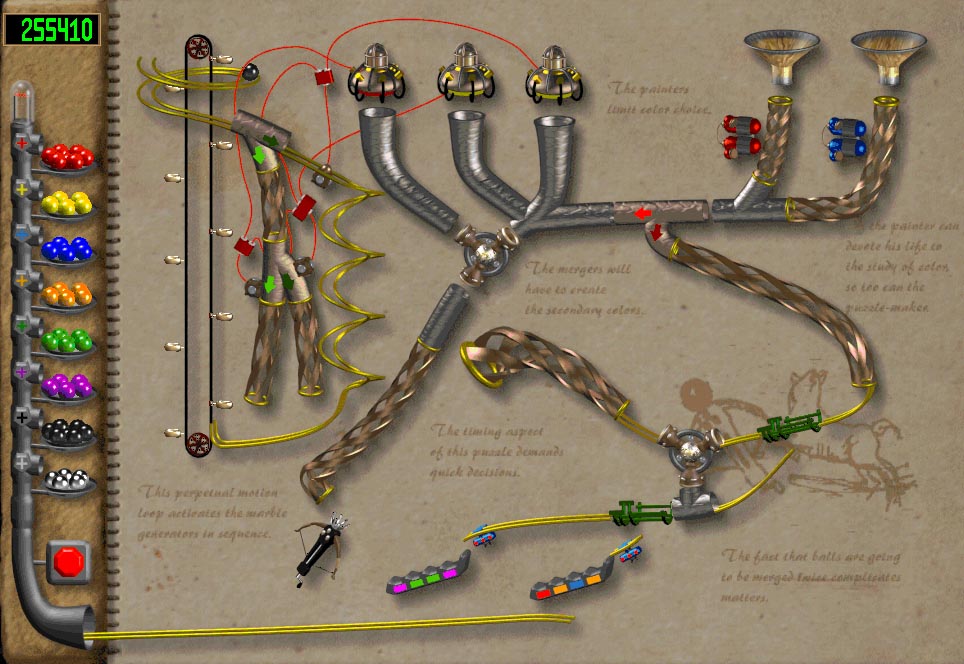Buy a red marble with the red plus

coord(22,143)
